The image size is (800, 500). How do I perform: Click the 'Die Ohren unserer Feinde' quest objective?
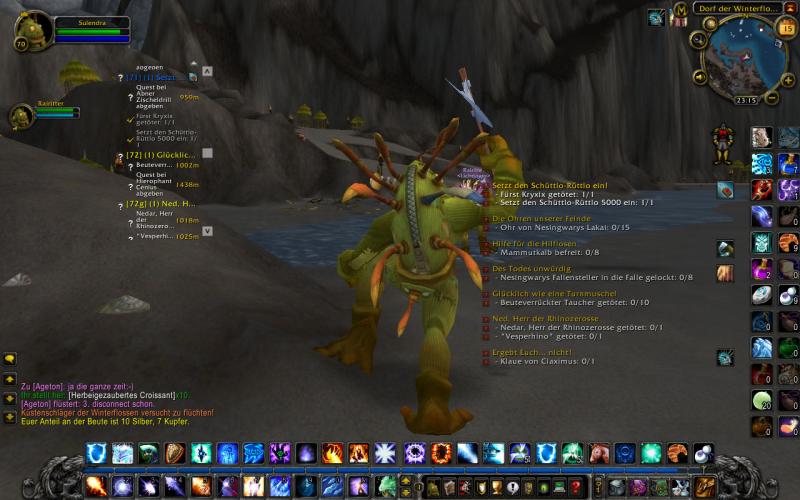point(539,218)
